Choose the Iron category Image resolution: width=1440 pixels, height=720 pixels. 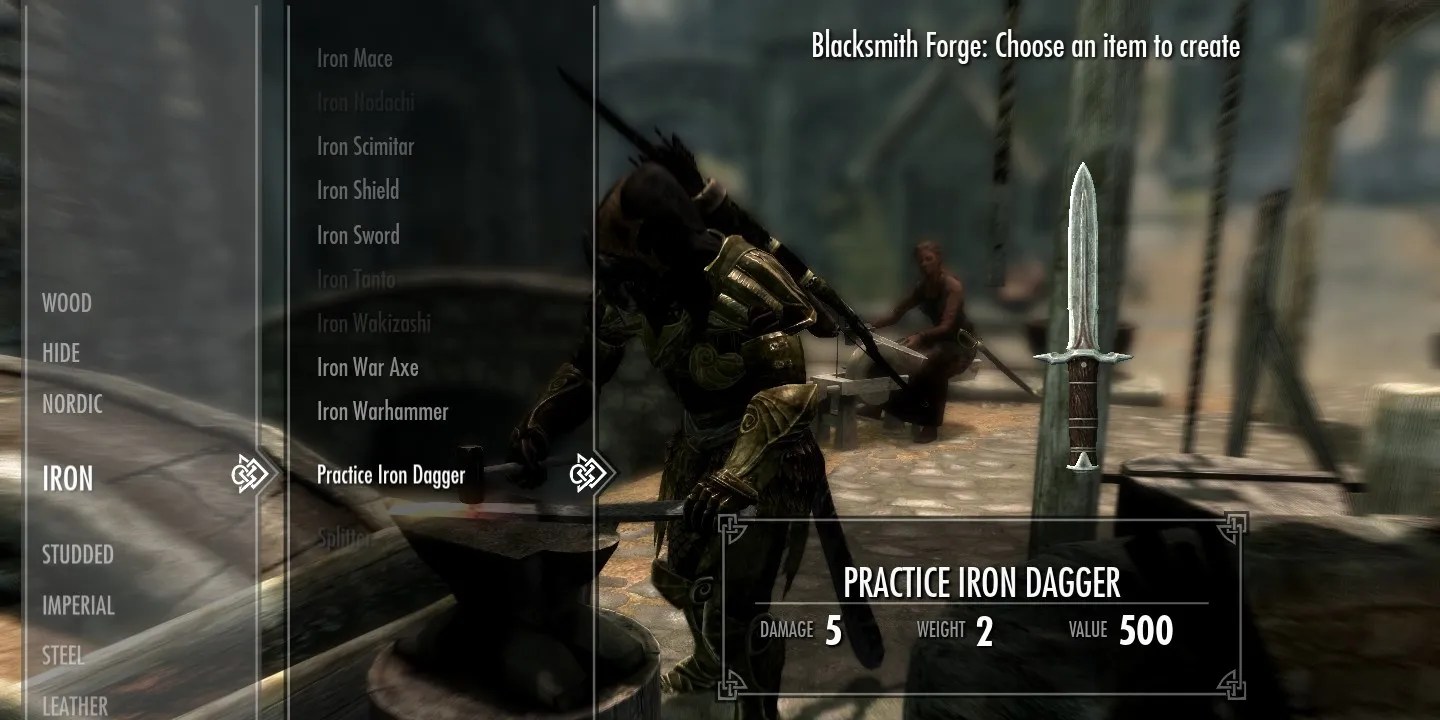[68, 479]
